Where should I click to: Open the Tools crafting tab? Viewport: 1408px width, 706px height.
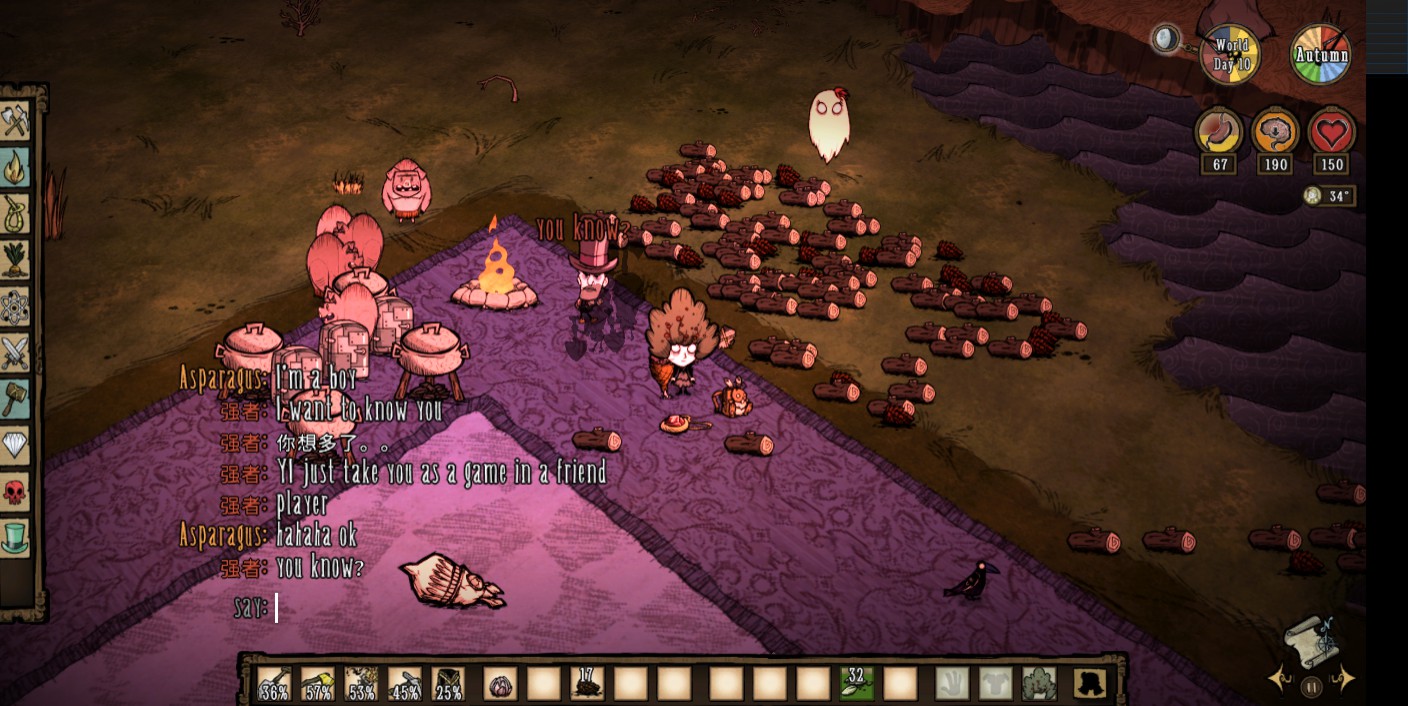tap(16, 122)
